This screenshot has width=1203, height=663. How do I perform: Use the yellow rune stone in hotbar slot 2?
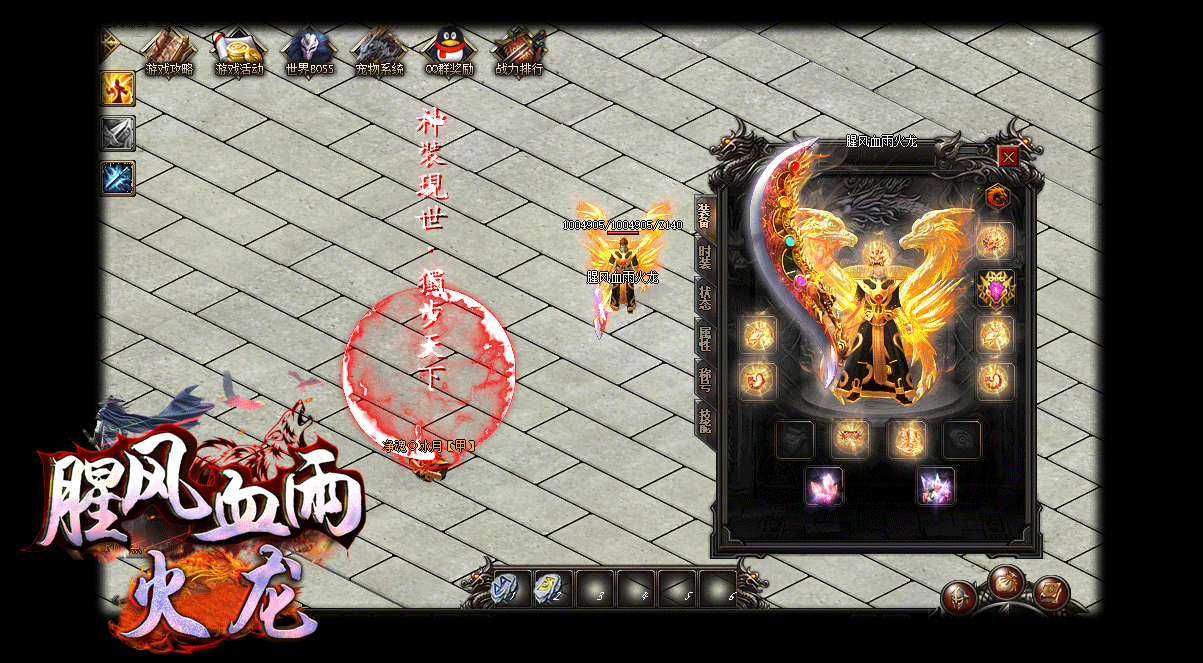point(552,588)
